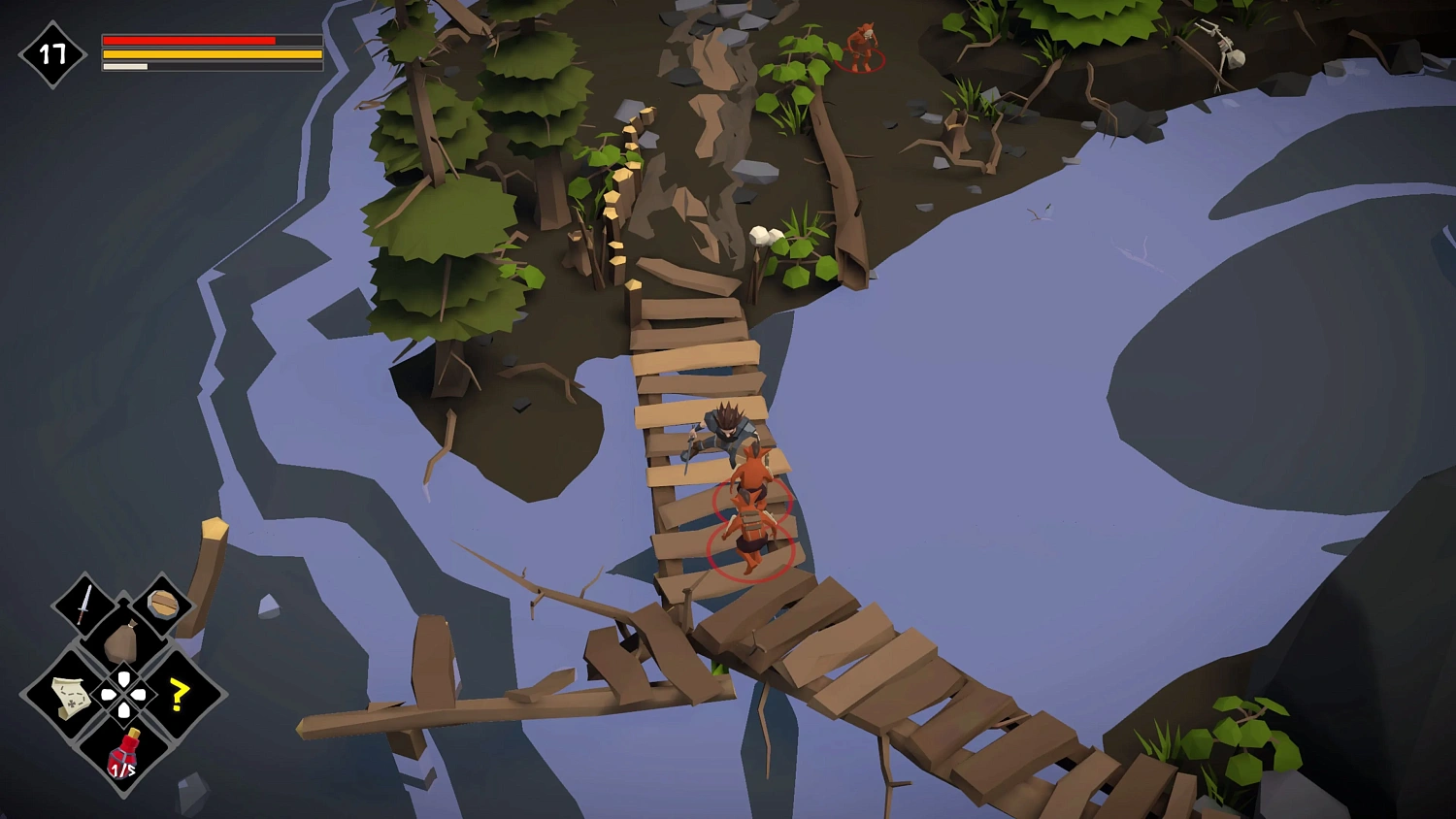This screenshot has width=1456, height=819.
Task: Click the d-pad icon at the HUD center
Action: pos(123,694)
